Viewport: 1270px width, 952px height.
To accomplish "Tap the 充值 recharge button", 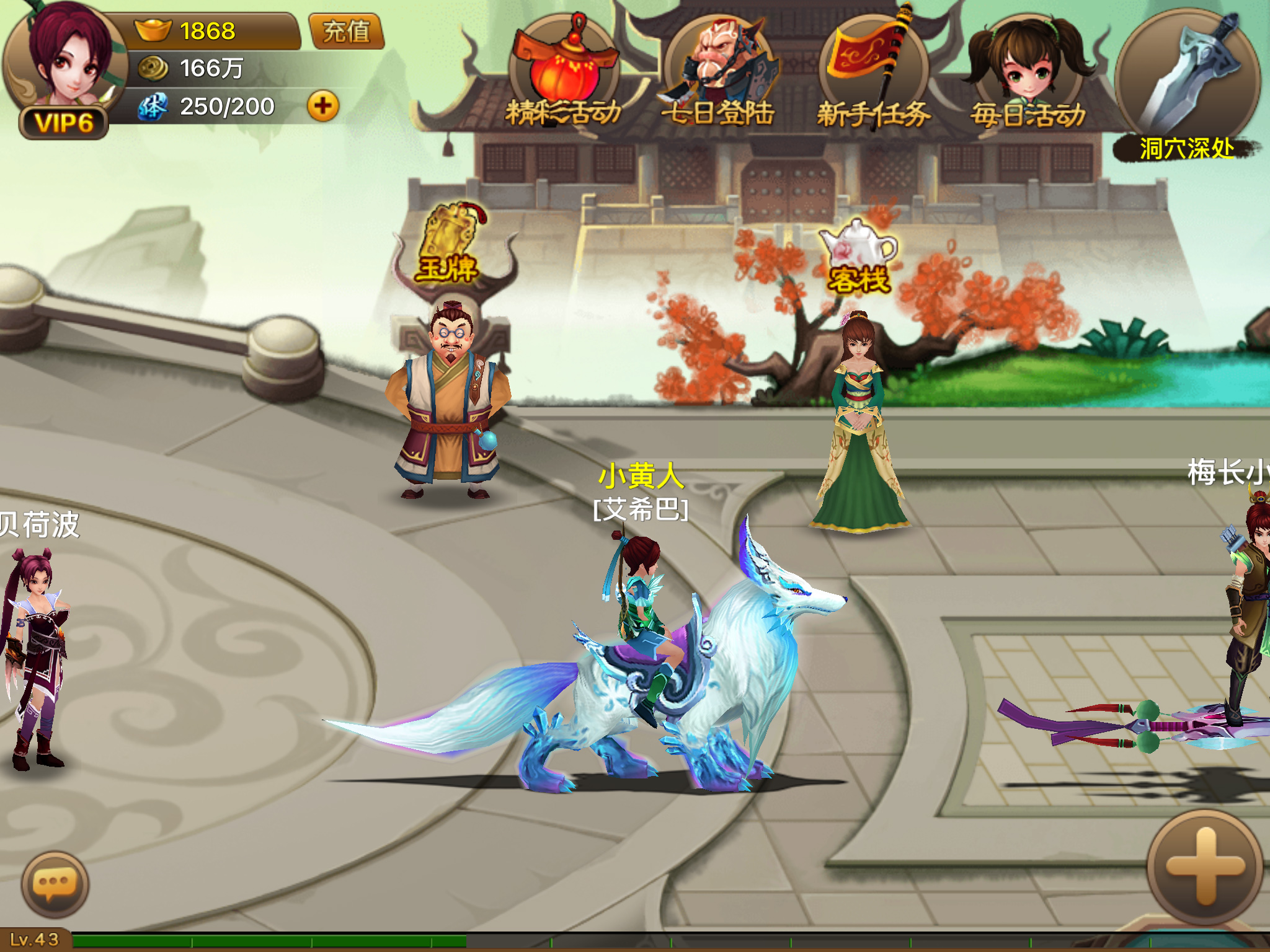I will tap(346, 31).
